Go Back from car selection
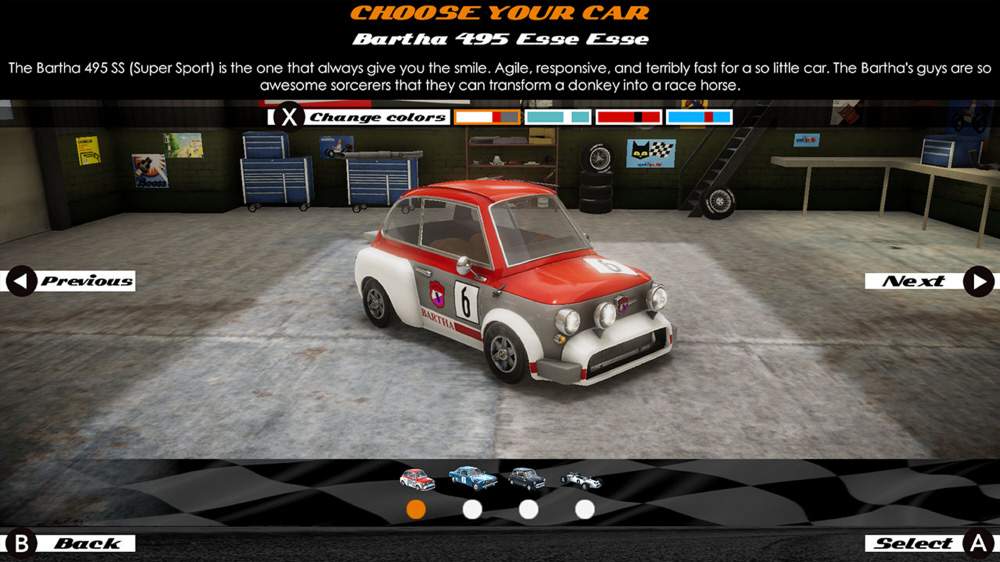The height and width of the screenshot is (562, 1000). [71, 543]
